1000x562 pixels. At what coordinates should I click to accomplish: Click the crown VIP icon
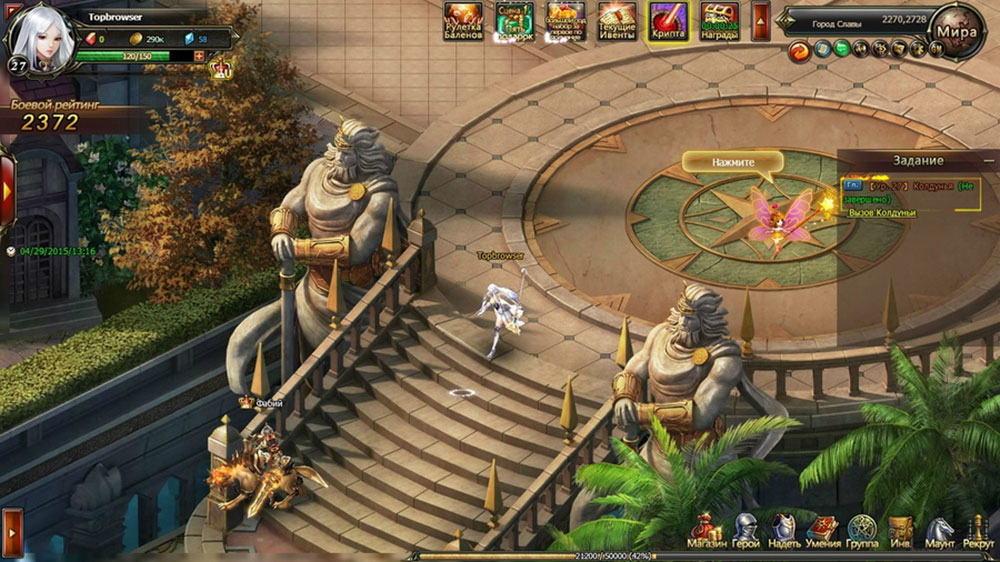click(x=221, y=69)
